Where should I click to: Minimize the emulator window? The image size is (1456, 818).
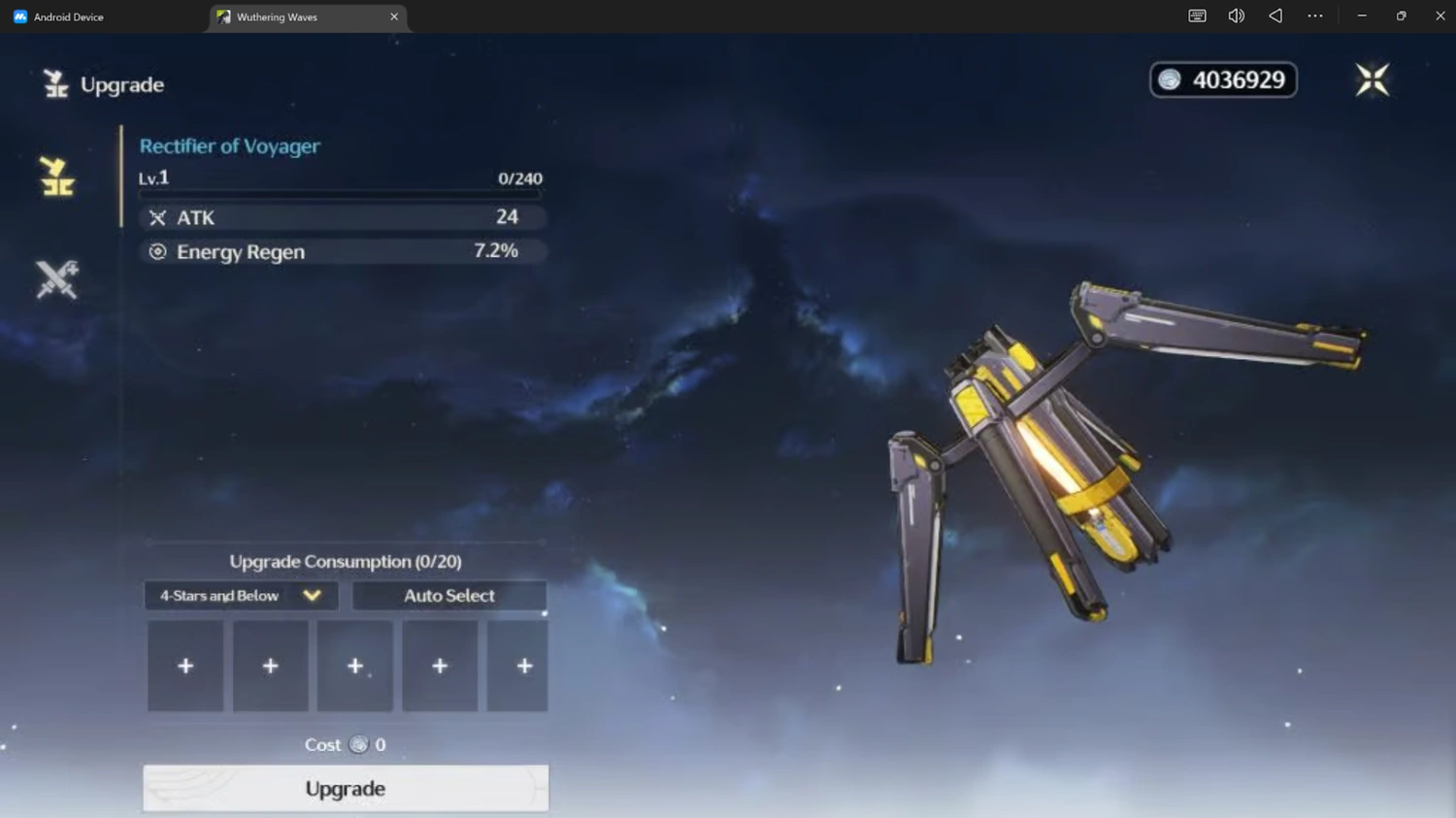(x=1362, y=16)
